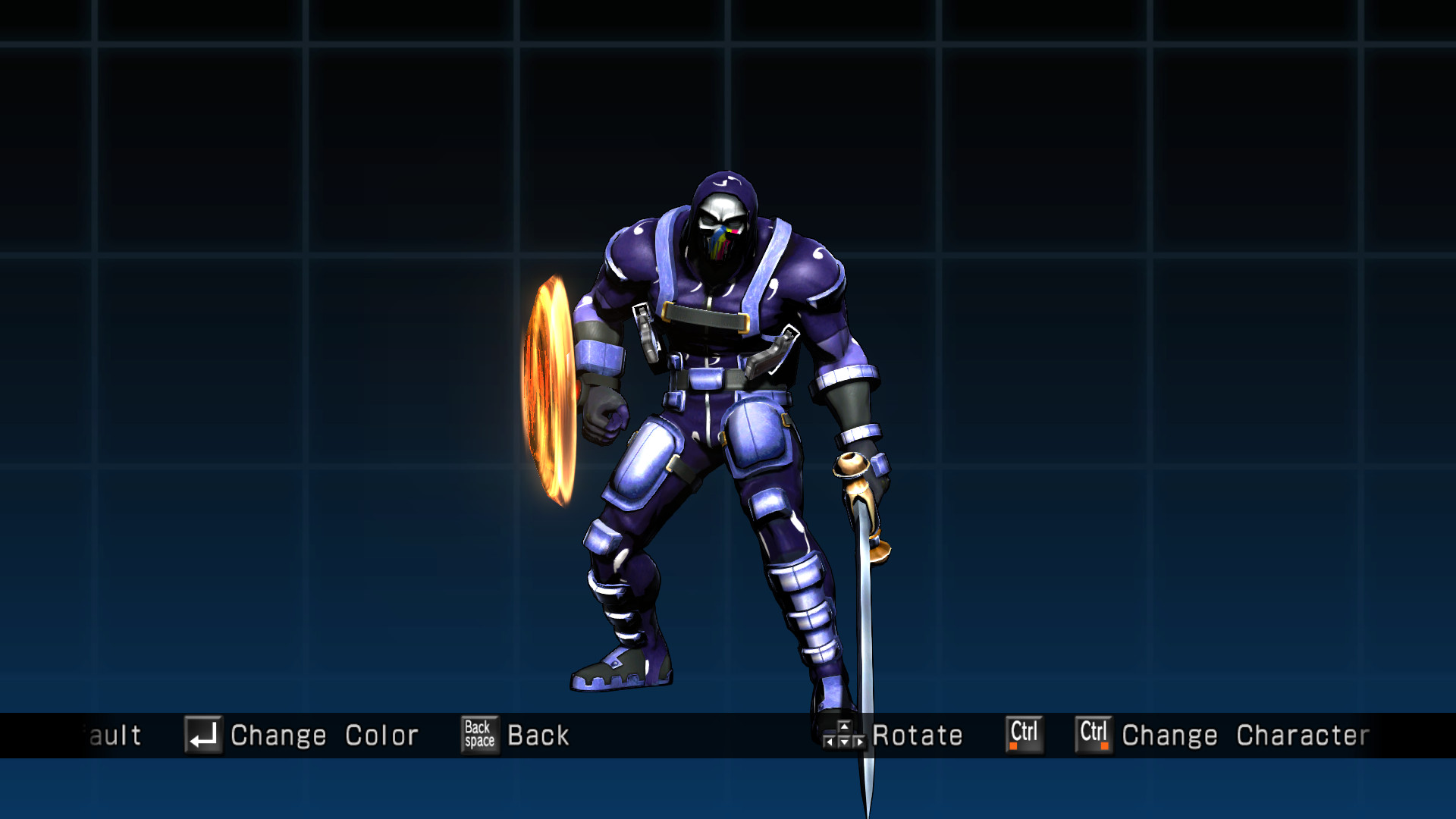Click the Back label

538,734
